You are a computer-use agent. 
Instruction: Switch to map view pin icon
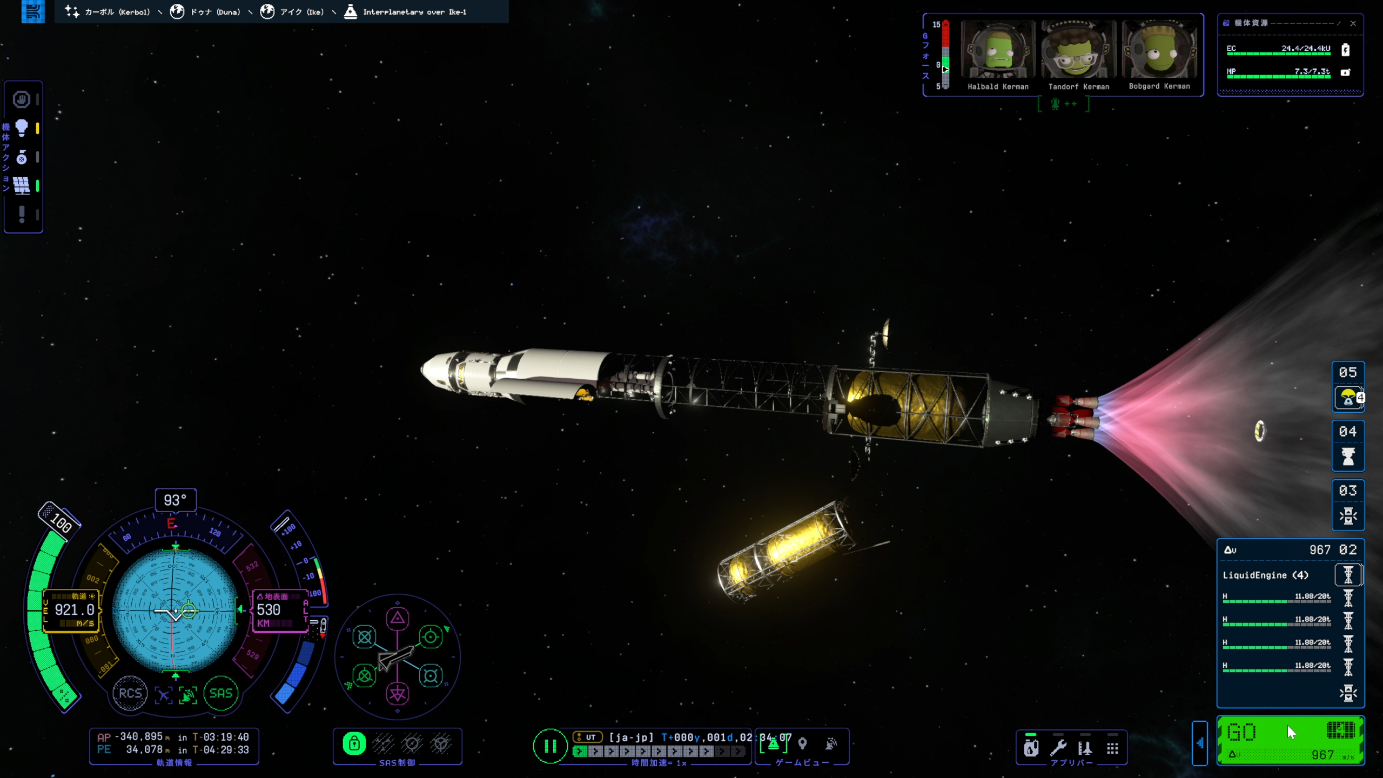click(x=802, y=744)
